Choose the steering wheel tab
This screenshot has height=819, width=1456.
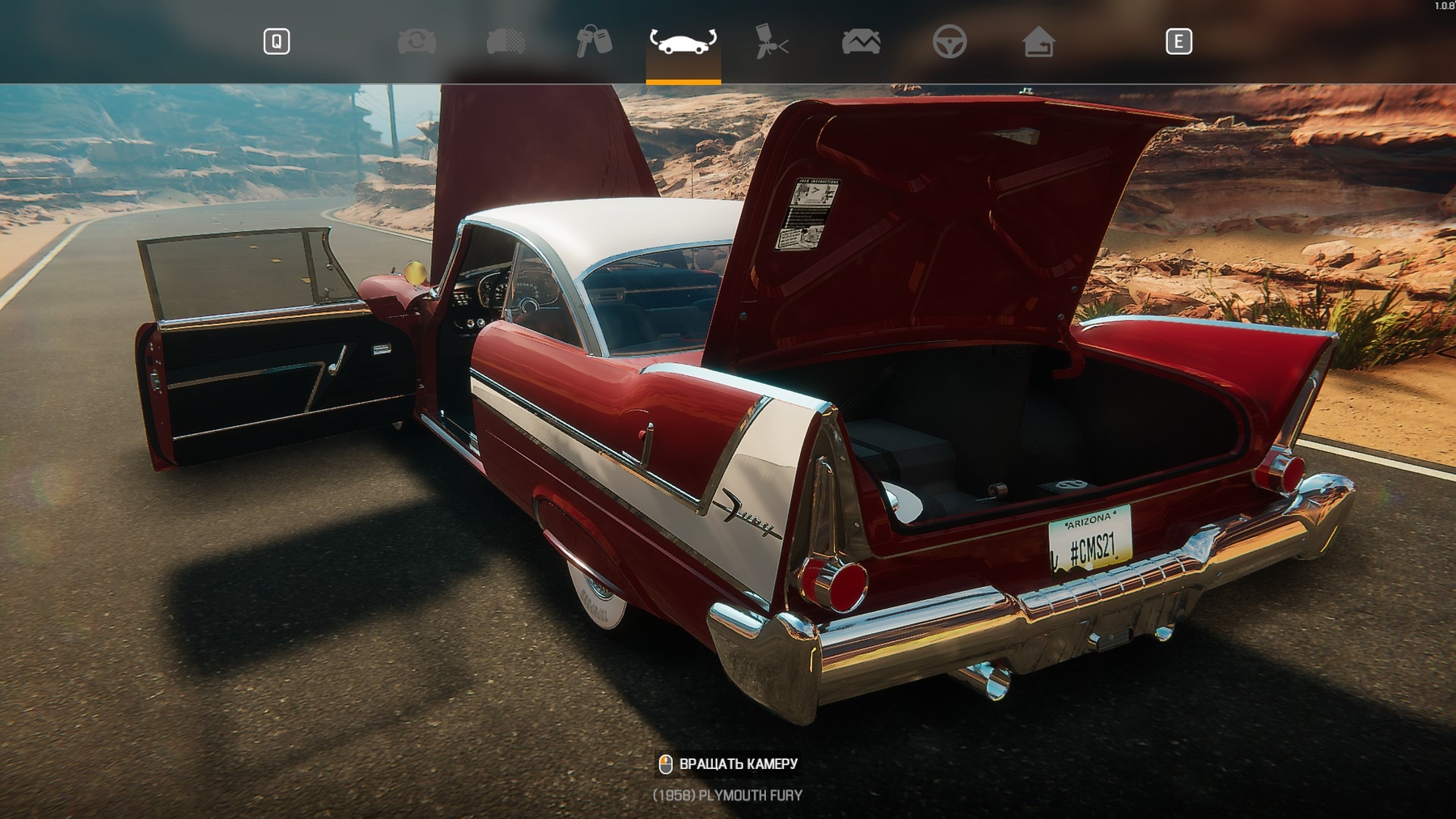(x=949, y=41)
